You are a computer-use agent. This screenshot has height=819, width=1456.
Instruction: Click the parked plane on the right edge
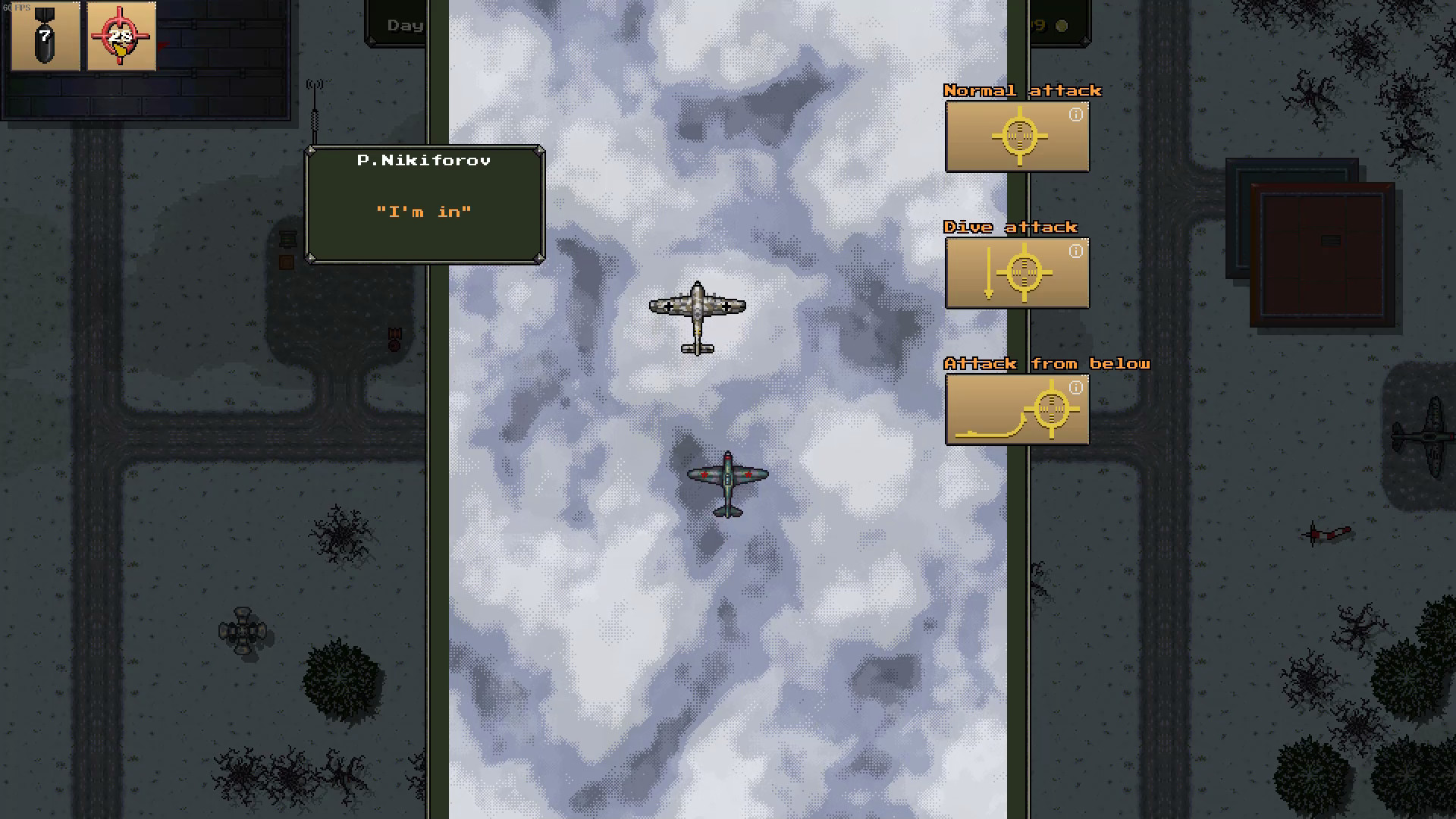click(x=1432, y=434)
